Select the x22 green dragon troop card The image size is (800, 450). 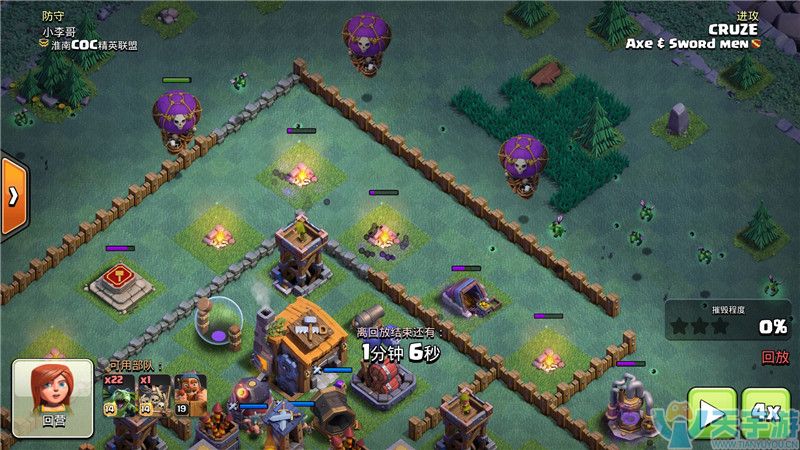click(119, 396)
